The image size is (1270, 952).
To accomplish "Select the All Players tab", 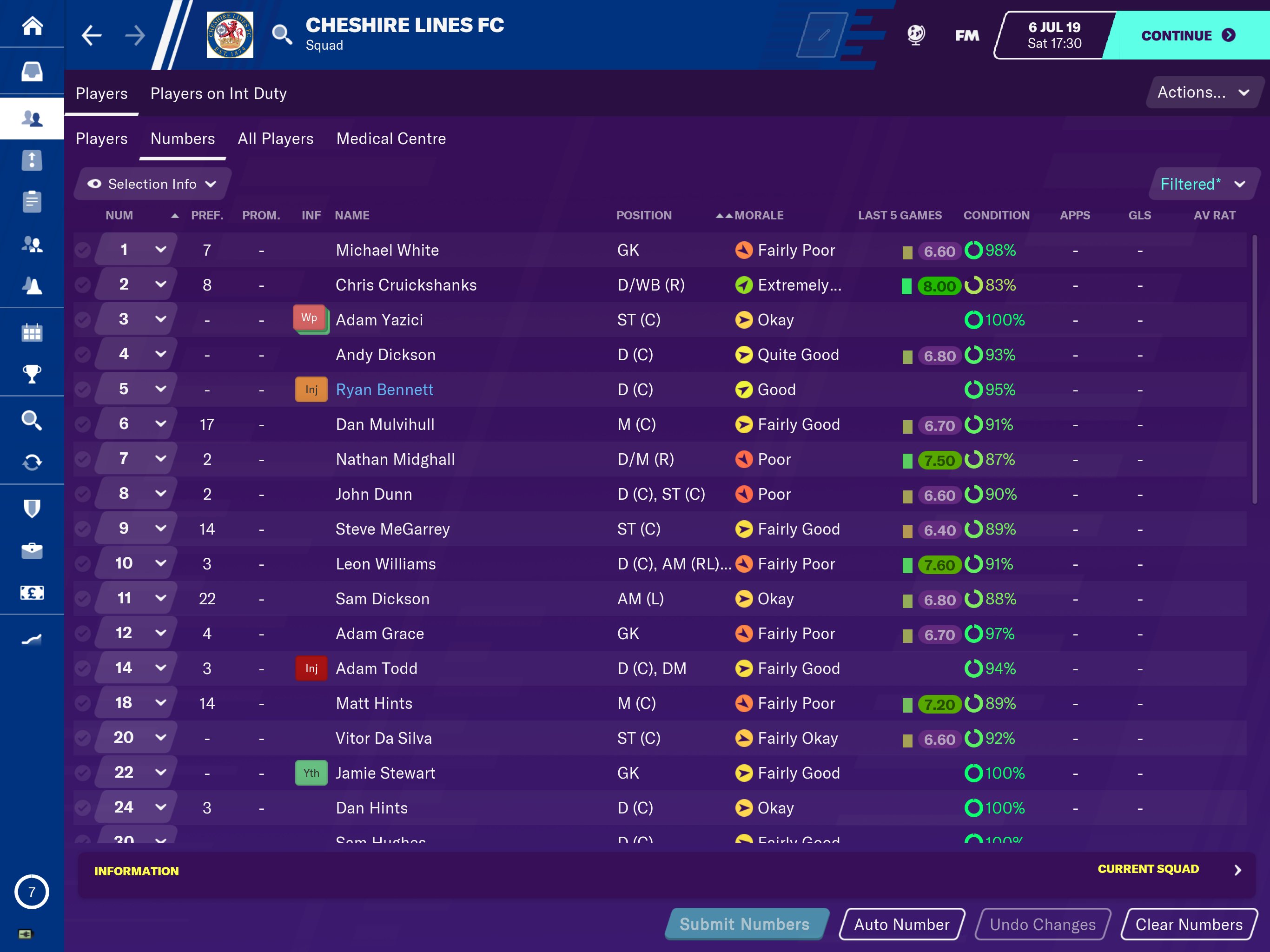I will pyautogui.click(x=276, y=139).
